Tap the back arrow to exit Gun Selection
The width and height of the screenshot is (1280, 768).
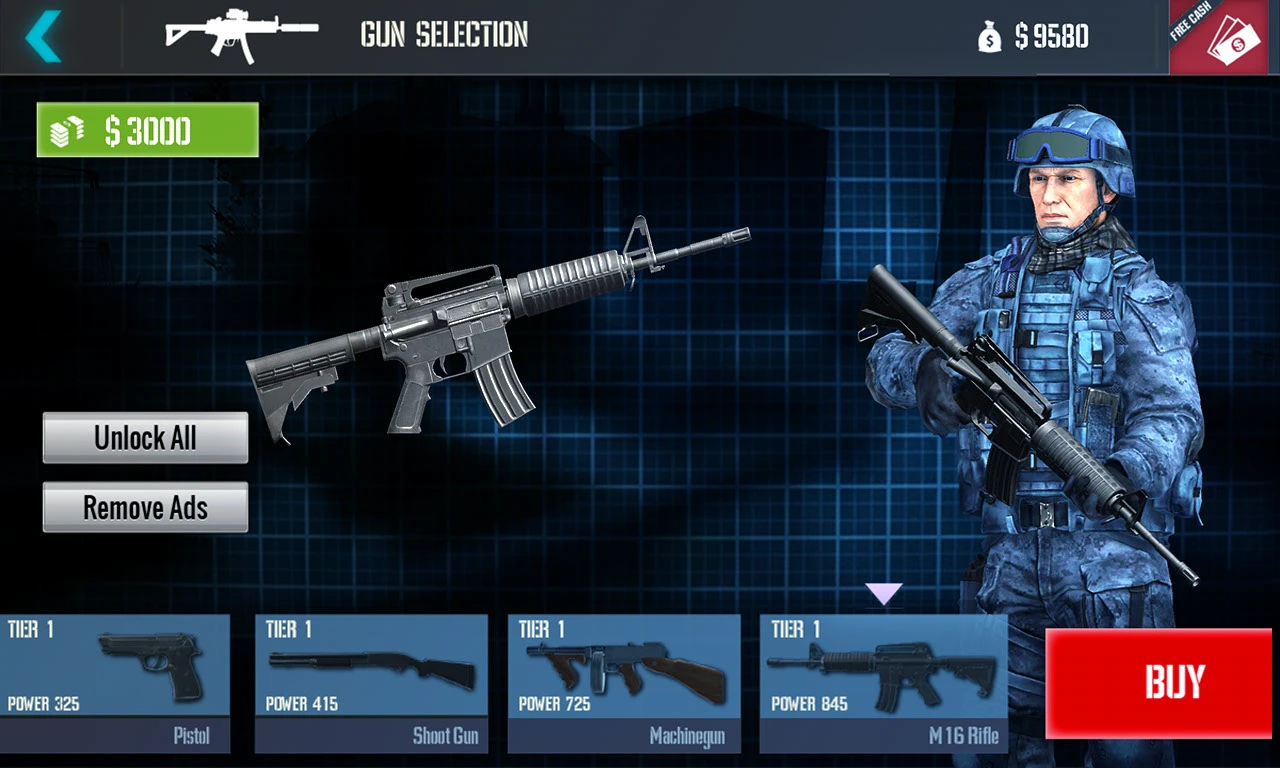(40, 36)
